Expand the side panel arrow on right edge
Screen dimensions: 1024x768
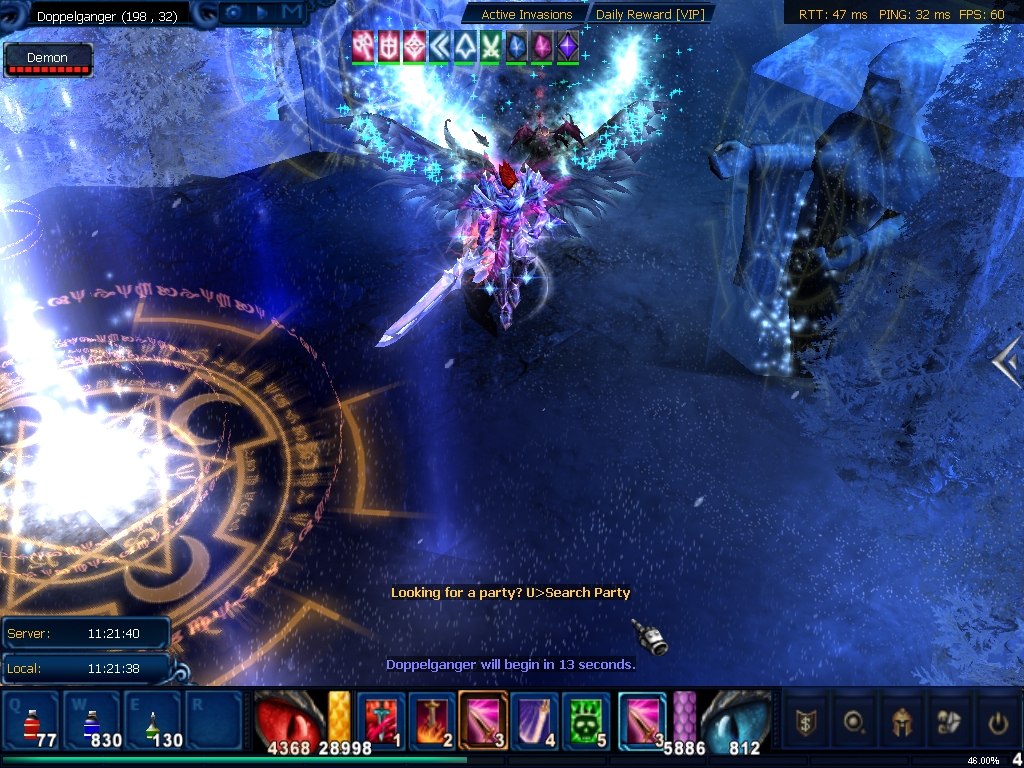1007,361
